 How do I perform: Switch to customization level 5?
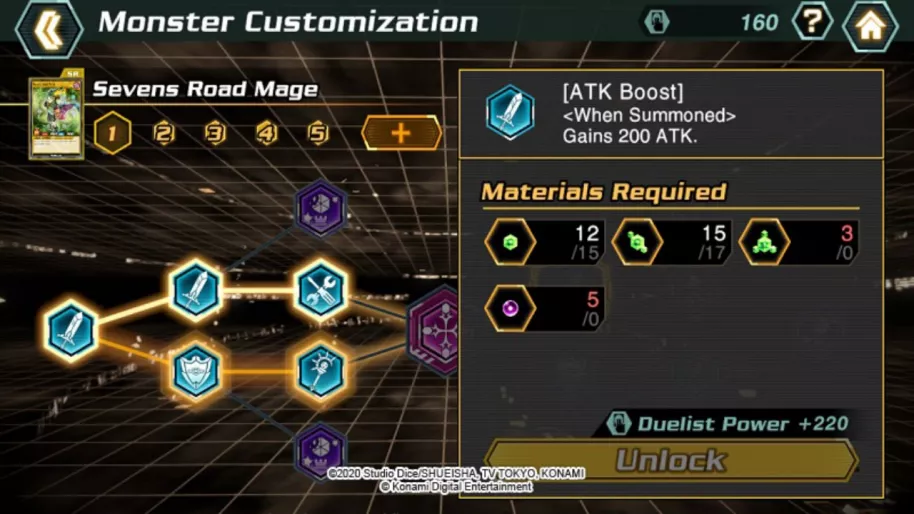[x=318, y=133]
